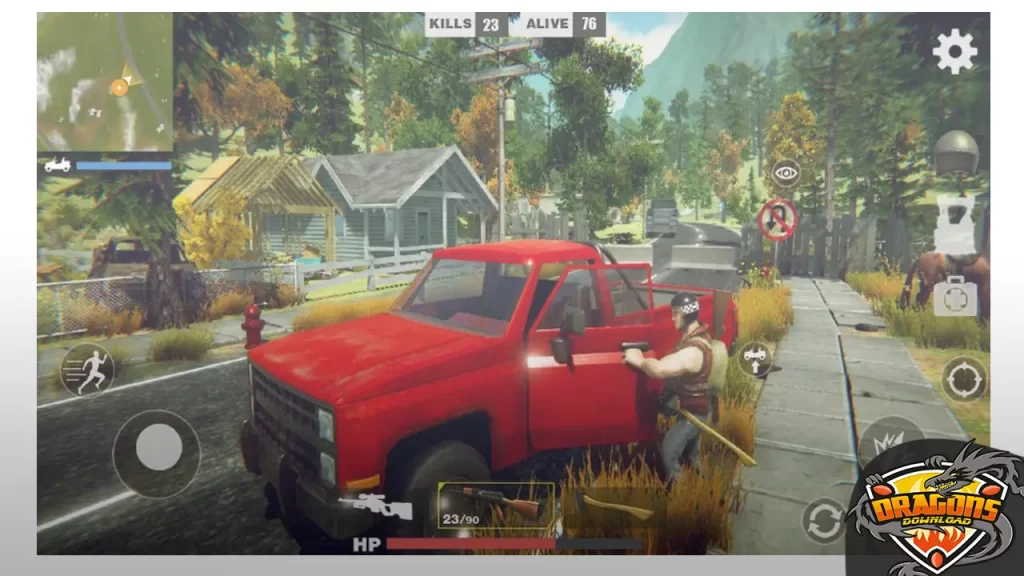The width and height of the screenshot is (1024, 576).
Task: Switch to the axe melee slot
Action: coord(614,506)
